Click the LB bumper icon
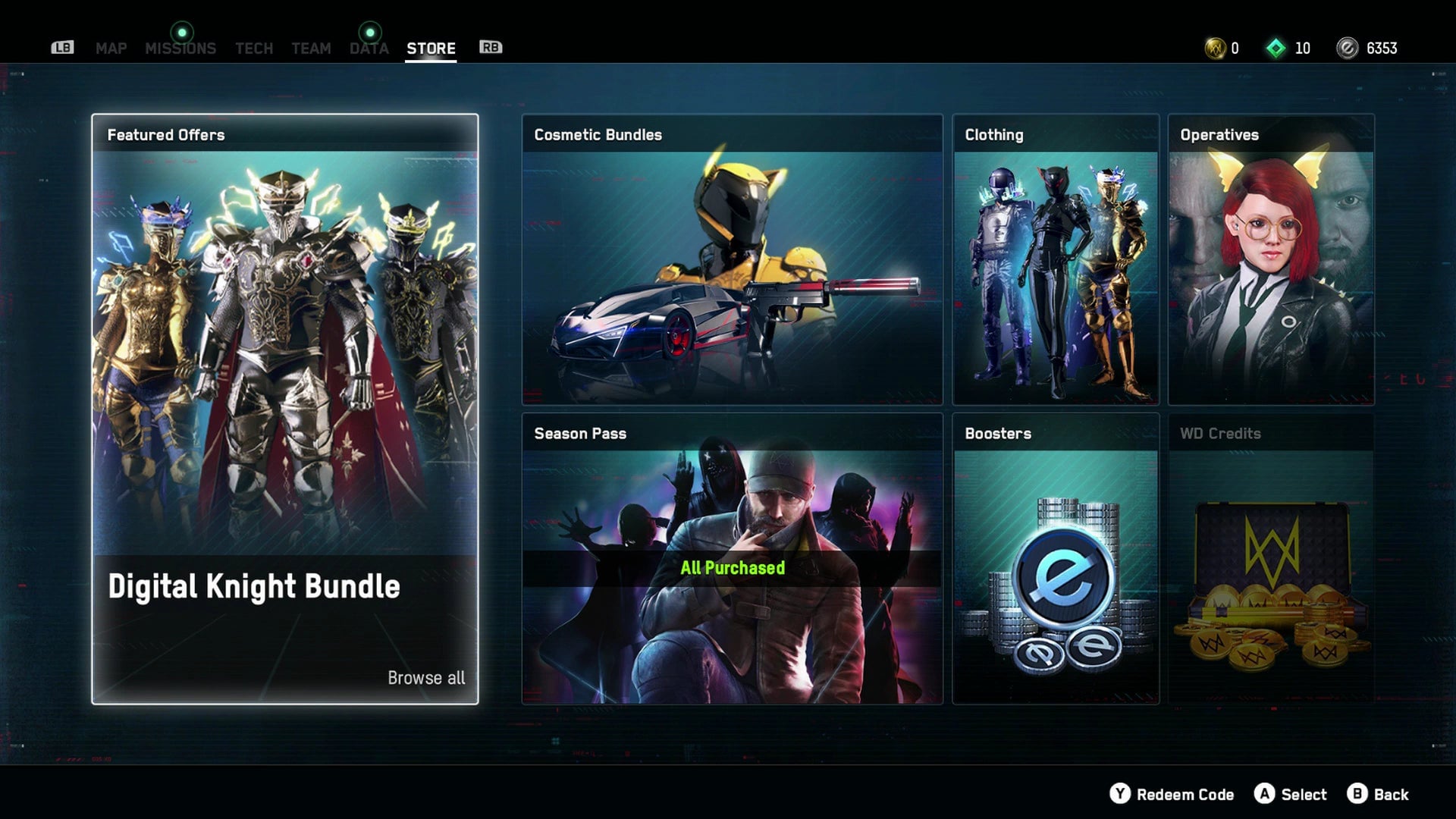The image size is (1456, 819). point(63,47)
